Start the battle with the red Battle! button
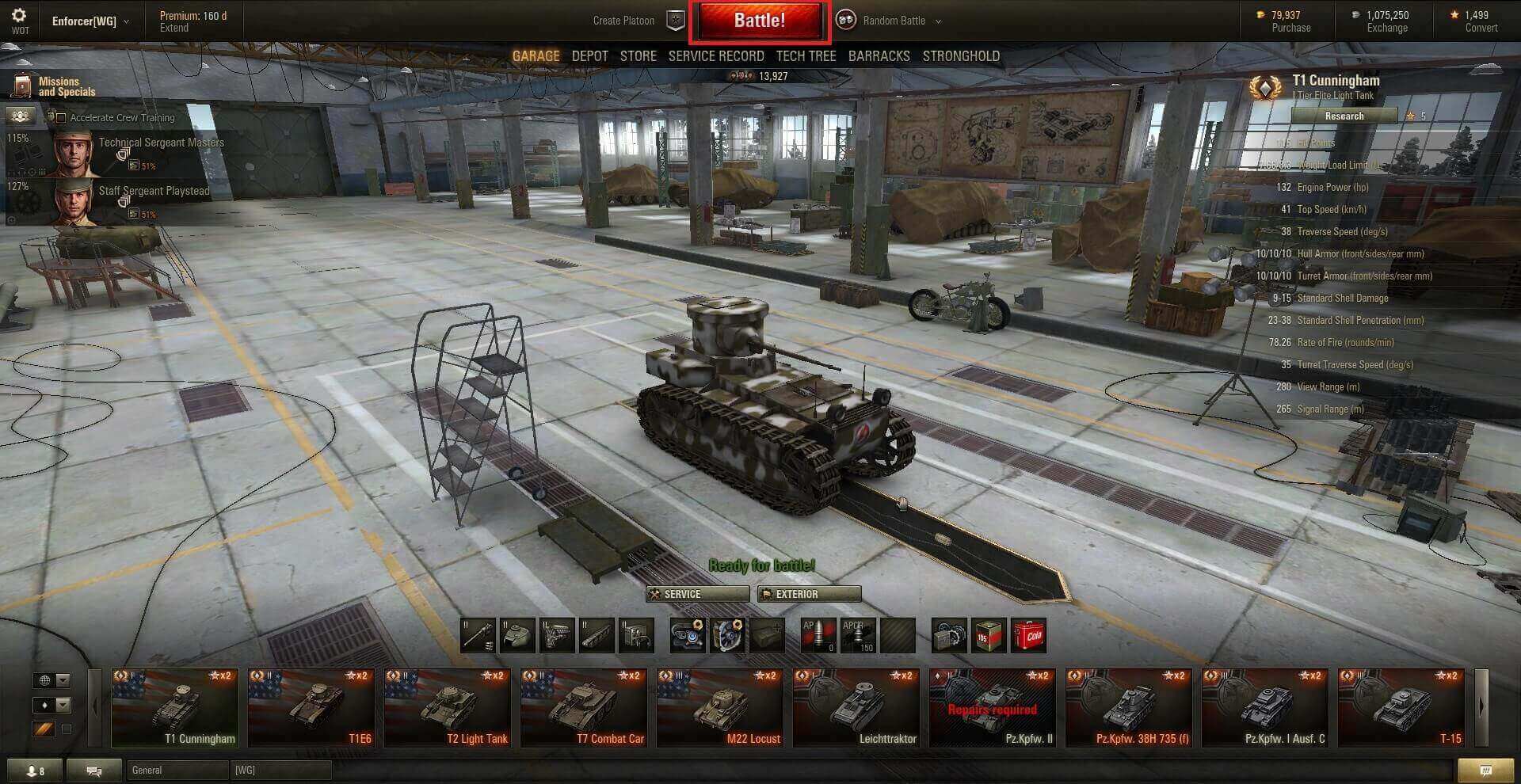Image resolution: width=1521 pixels, height=784 pixels. 759,21
